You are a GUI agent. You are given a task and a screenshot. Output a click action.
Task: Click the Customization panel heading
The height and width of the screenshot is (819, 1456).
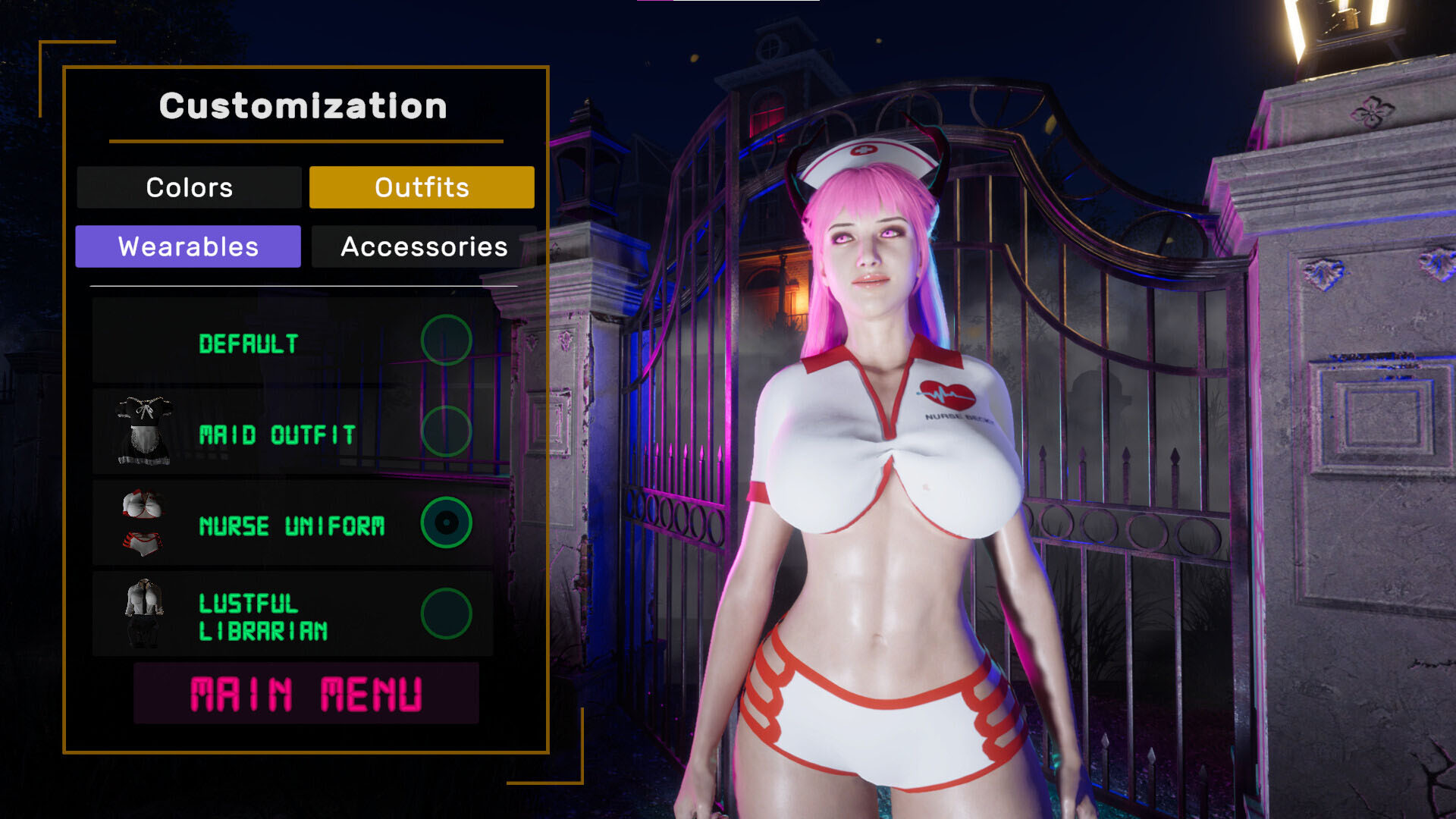302,106
